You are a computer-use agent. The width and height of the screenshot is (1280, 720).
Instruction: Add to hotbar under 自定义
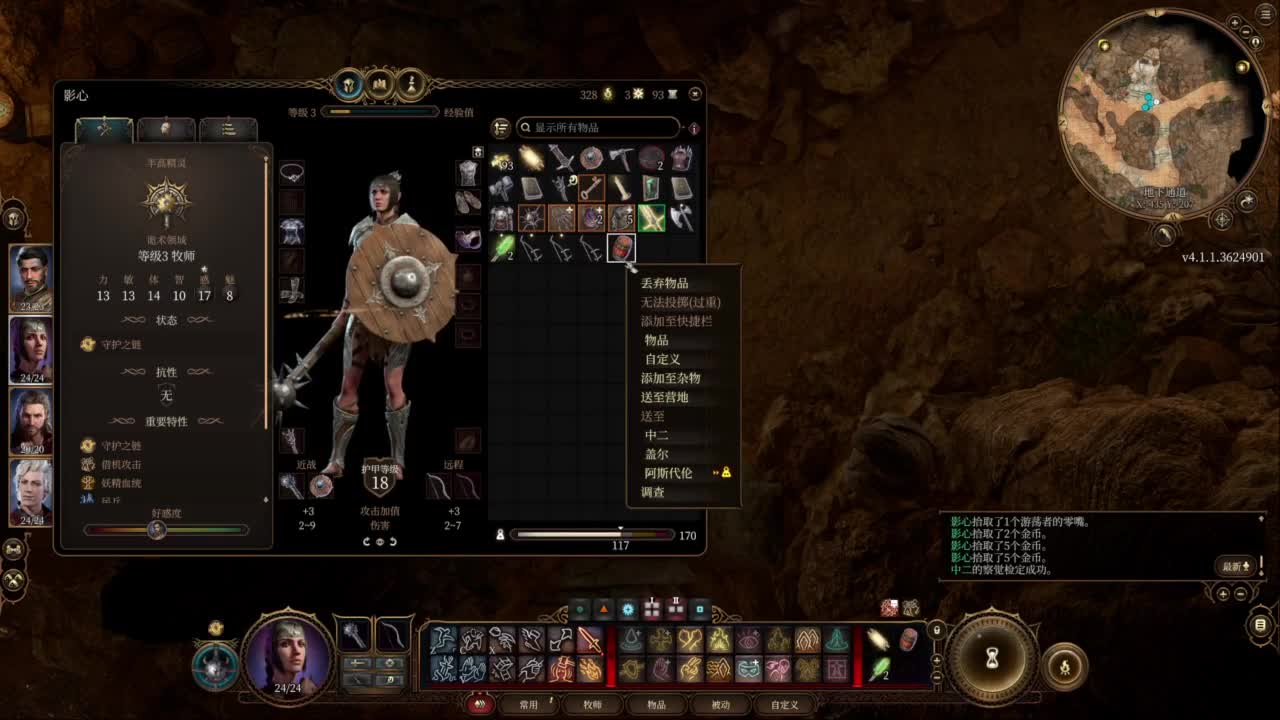tap(663, 359)
